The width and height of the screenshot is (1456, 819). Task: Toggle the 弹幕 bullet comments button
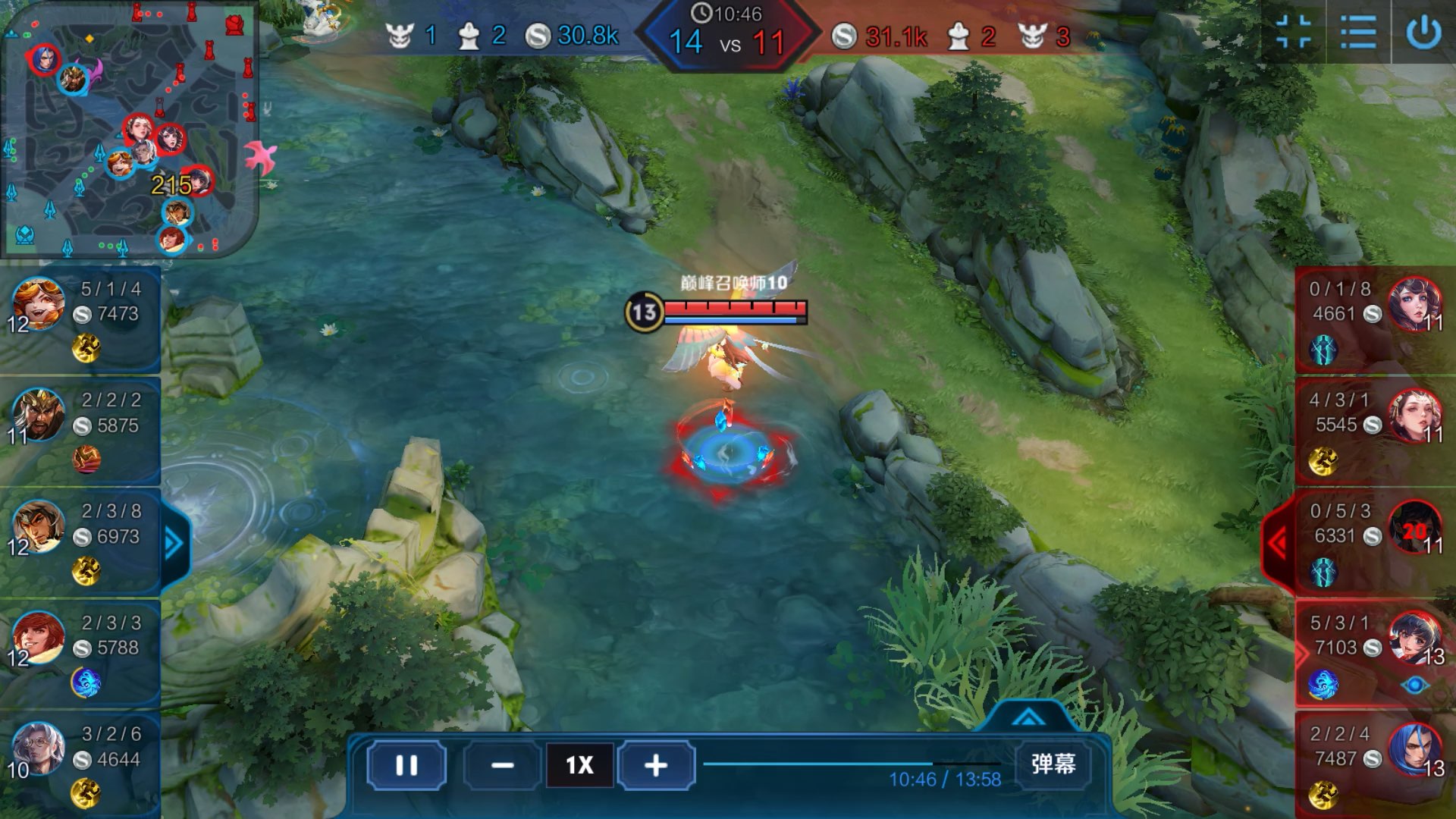tap(1053, 764)
